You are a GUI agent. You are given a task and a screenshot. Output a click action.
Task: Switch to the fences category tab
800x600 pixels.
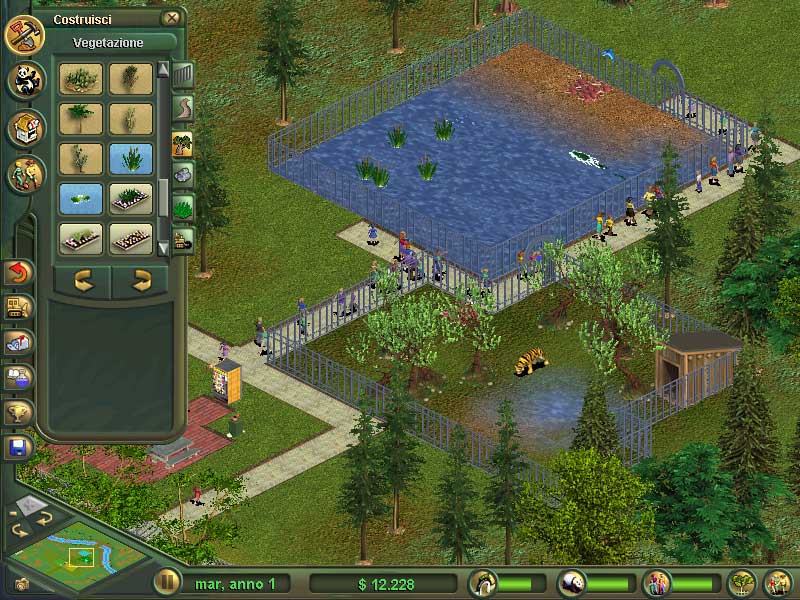[x=183, y=75]
